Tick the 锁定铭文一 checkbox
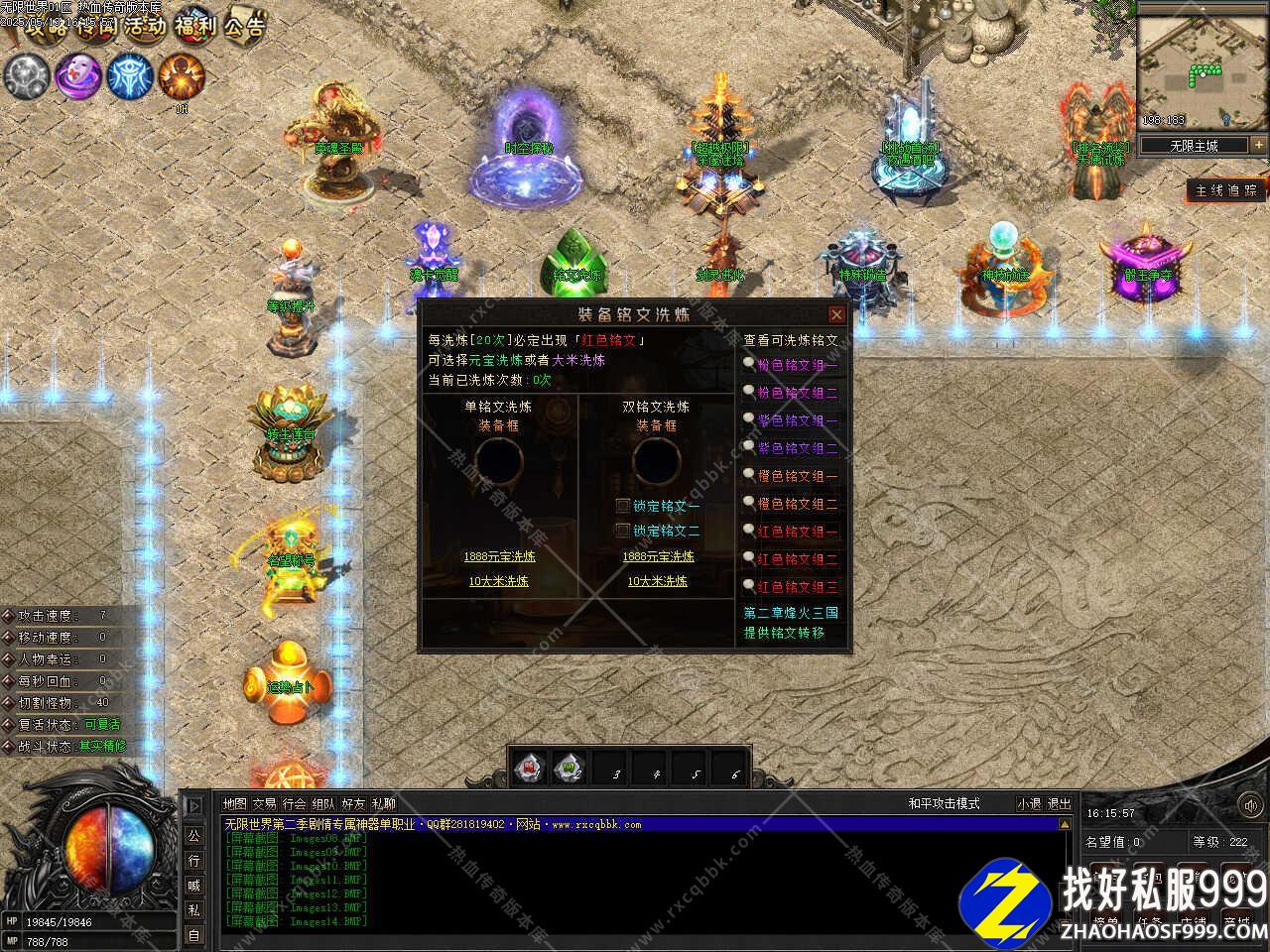This screenshot has width=1270, height=952. pyautogui.click(x=623, y=506)
